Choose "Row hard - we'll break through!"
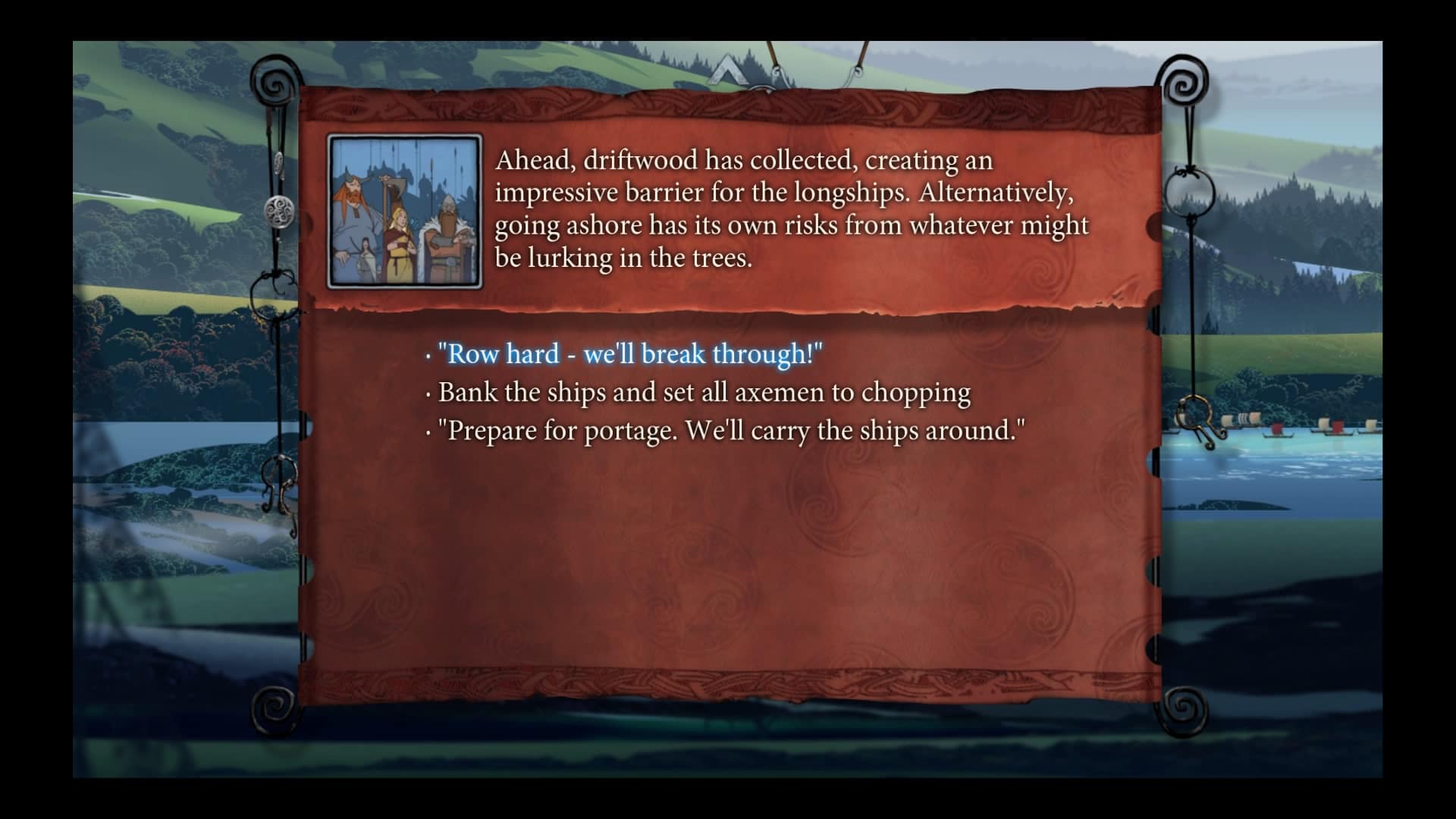 (629, 354)
